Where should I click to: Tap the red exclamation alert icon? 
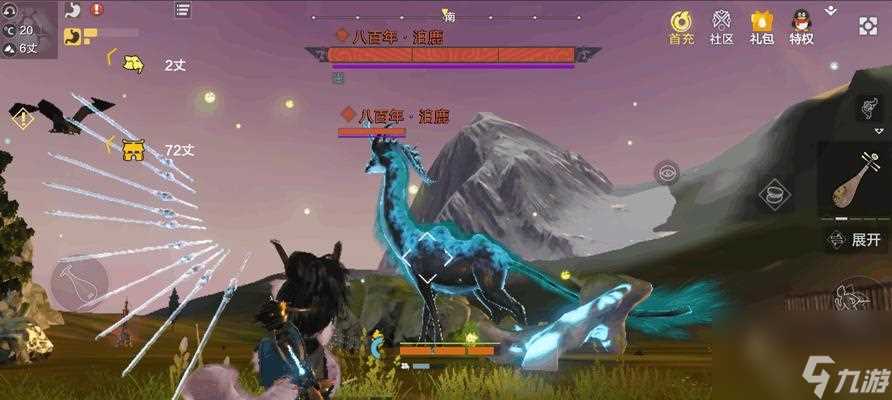point(96,10)
